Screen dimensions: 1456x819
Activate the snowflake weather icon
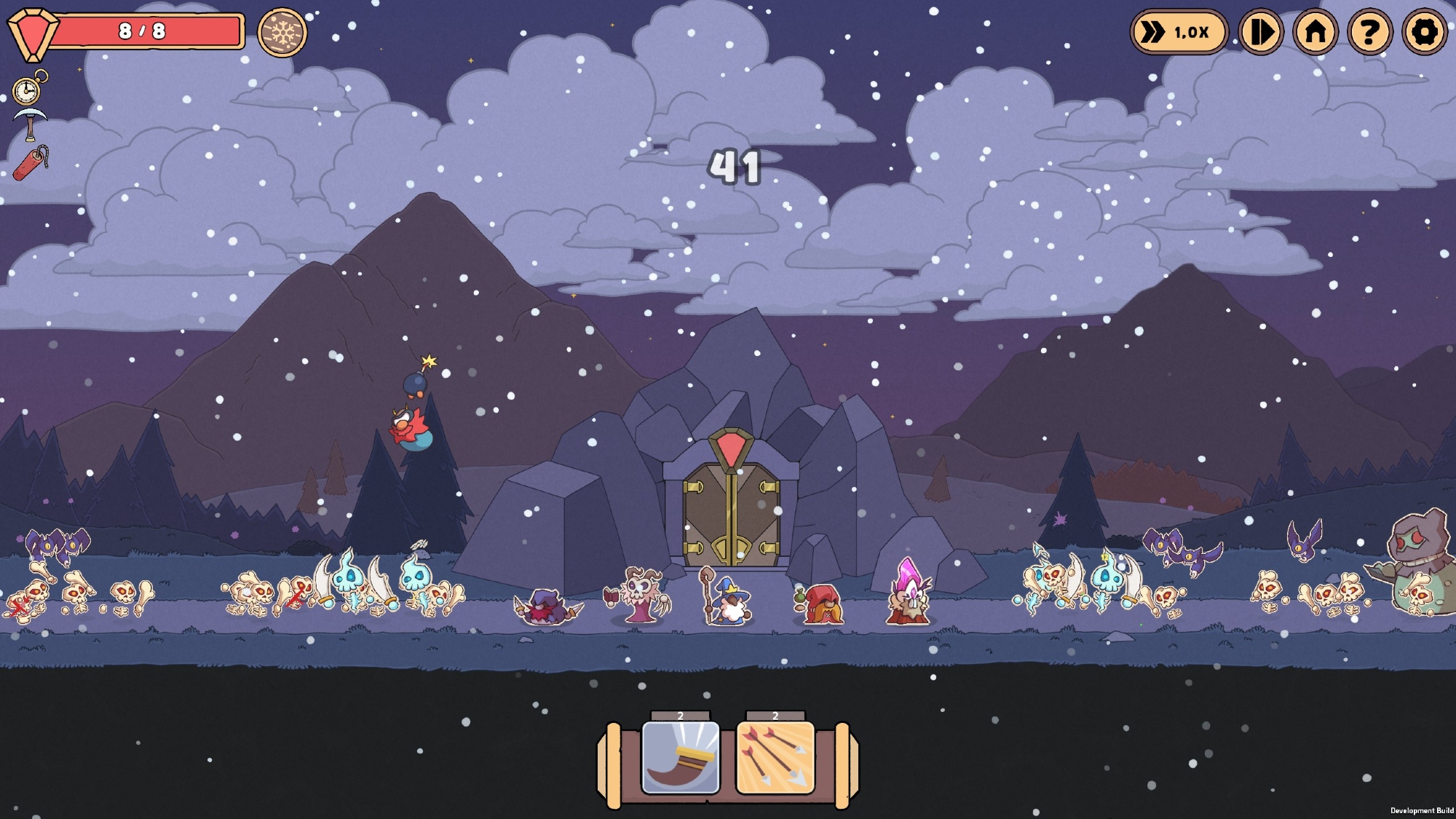point(282,32)
